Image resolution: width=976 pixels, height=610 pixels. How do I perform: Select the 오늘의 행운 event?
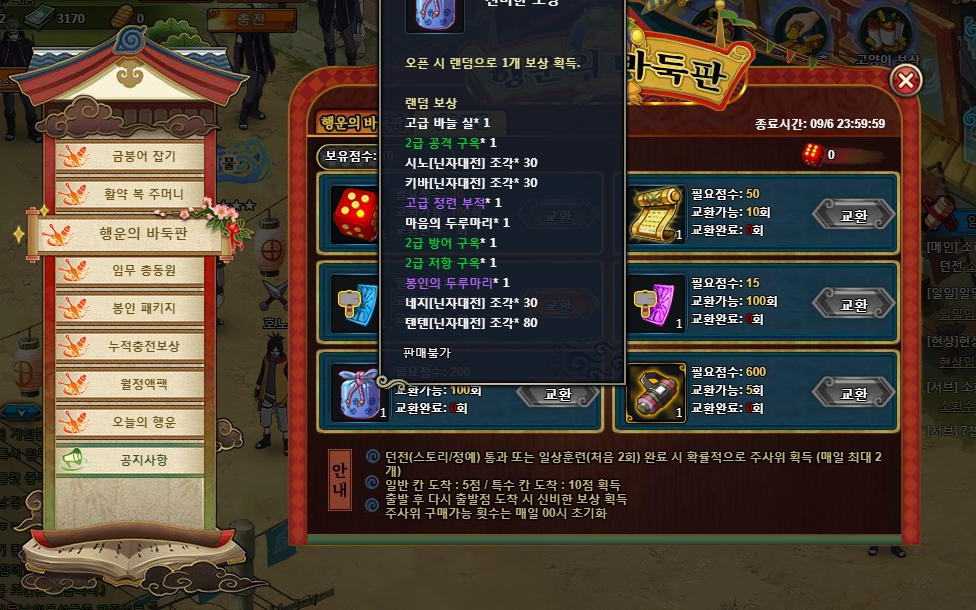(x=137, y=421)
